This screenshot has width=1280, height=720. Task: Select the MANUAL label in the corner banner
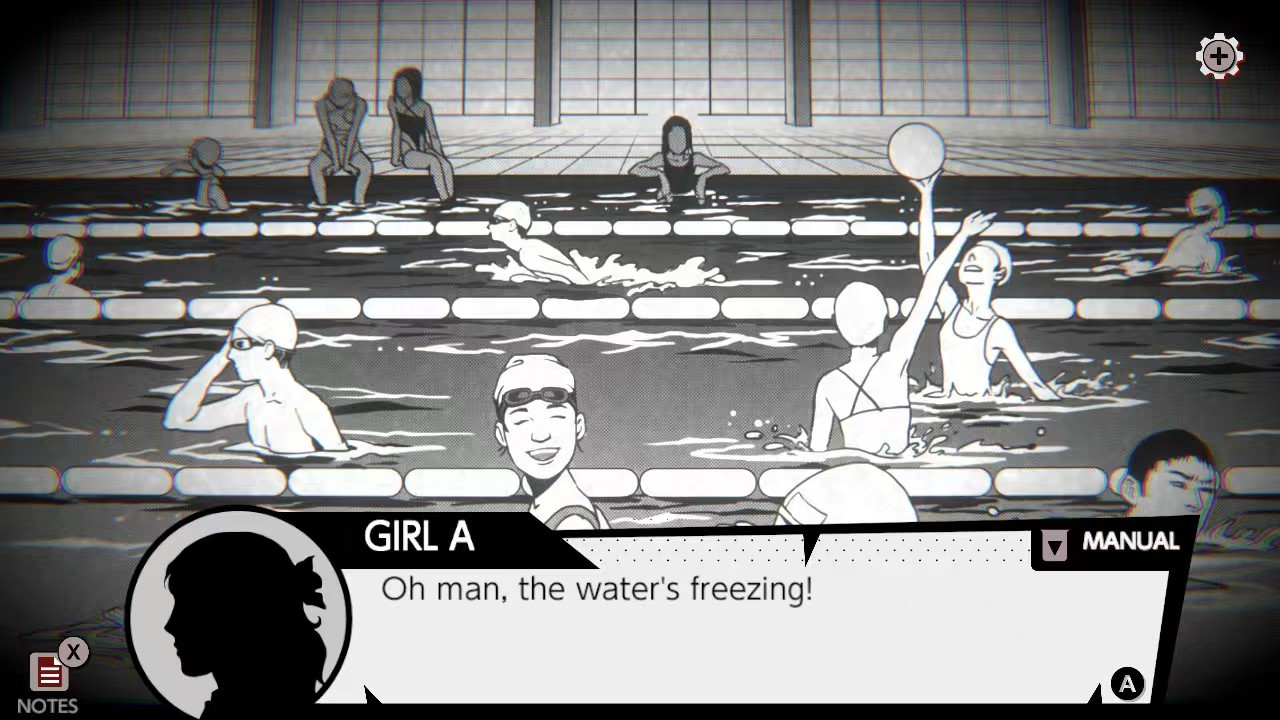point(1131,541)
